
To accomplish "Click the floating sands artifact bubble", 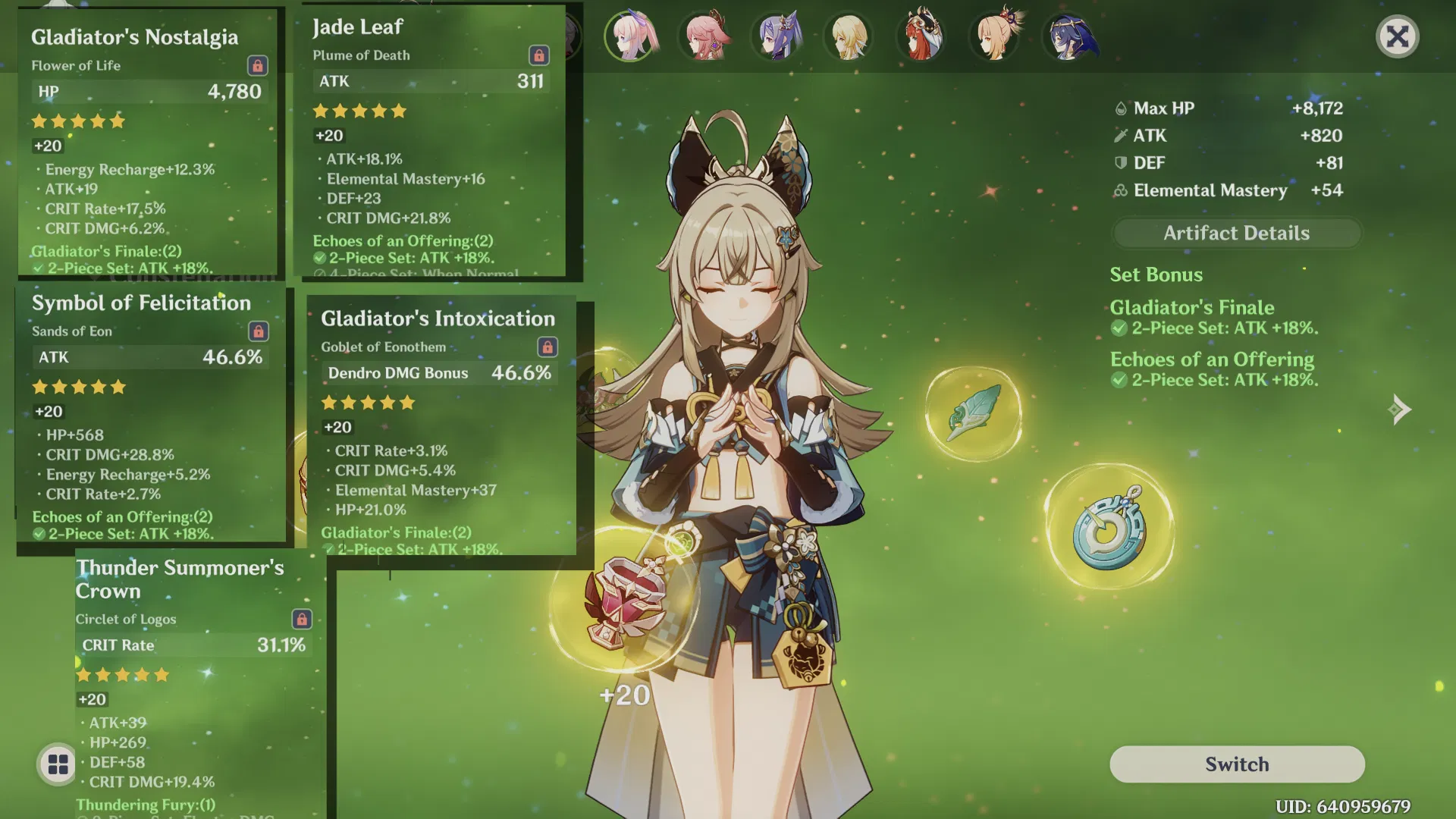I will [1107, 523].
